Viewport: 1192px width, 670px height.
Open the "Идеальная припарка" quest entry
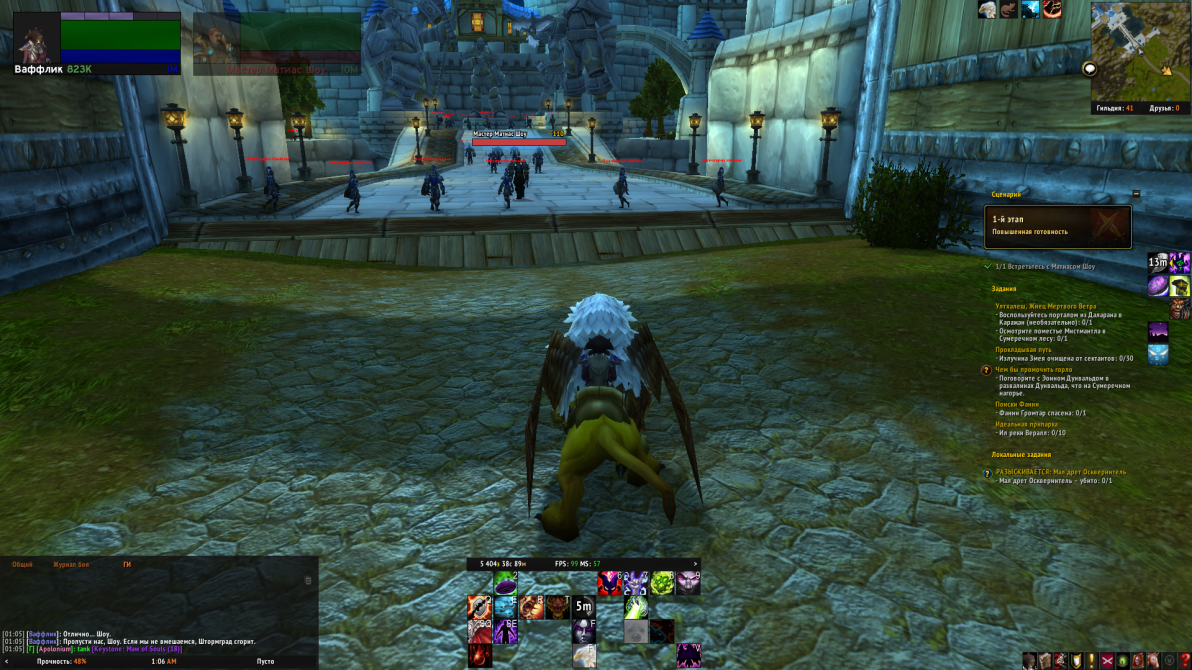pyautogui.click(x=1026, y=424)
